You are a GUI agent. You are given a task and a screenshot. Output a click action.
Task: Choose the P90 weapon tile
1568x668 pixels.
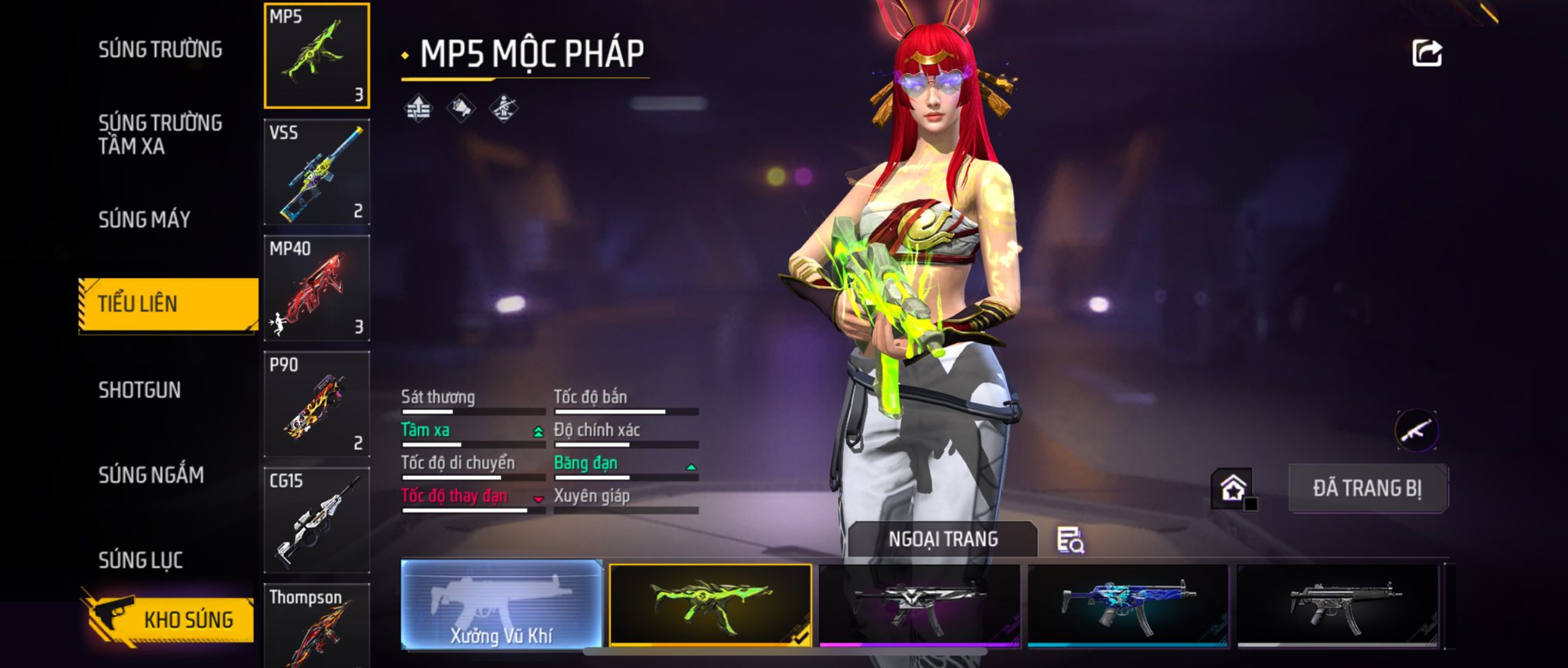point(316,404)
